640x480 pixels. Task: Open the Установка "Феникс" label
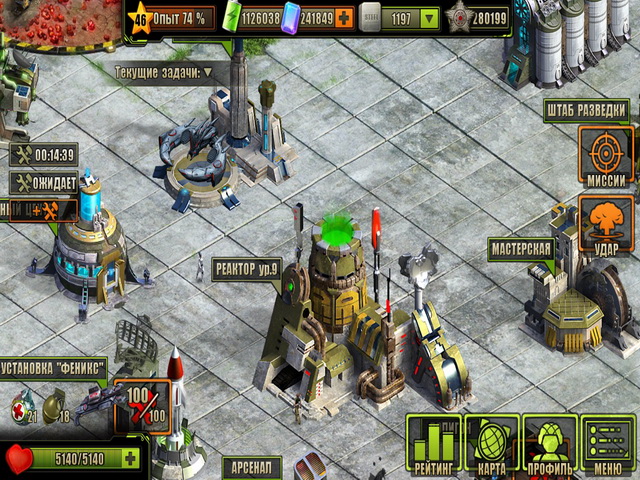click(52, 366)
